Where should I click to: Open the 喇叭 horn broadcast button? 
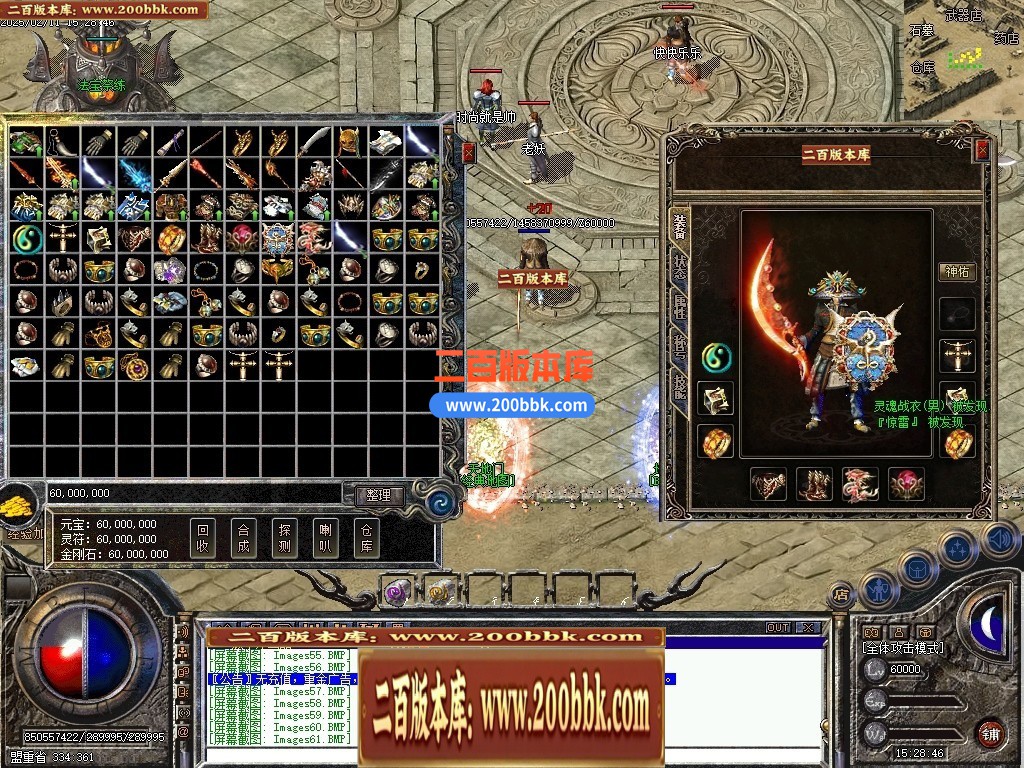click(325, 538)
